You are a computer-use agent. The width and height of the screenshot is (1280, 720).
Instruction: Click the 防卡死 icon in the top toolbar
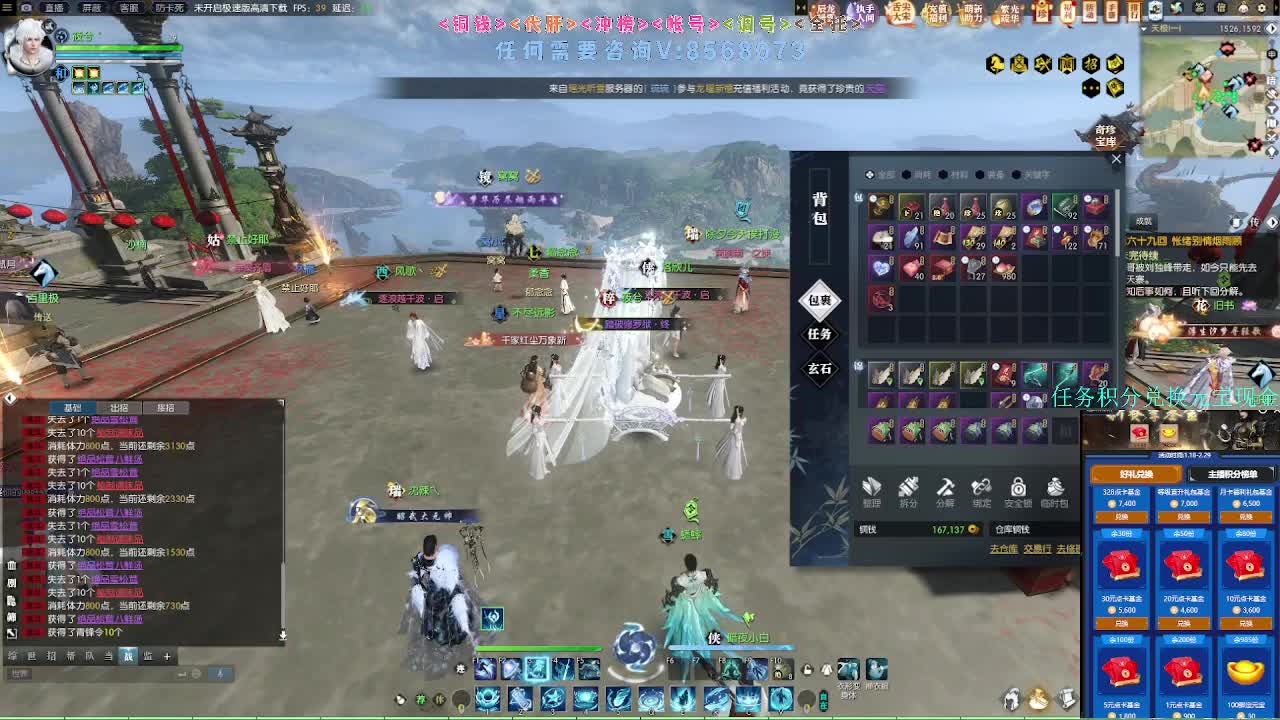[170, 8]
